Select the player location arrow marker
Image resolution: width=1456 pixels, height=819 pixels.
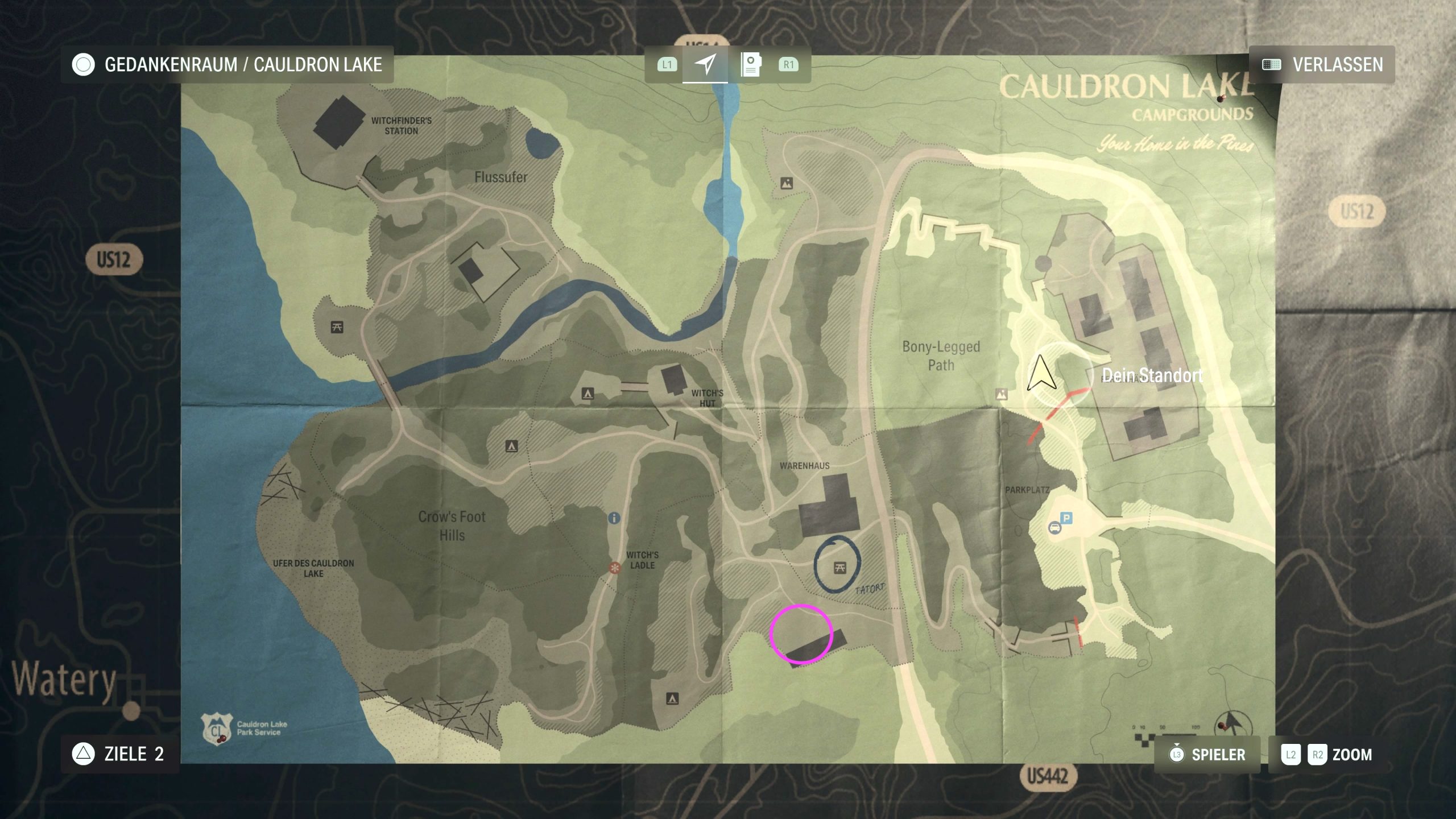[x=1041, y=374]
